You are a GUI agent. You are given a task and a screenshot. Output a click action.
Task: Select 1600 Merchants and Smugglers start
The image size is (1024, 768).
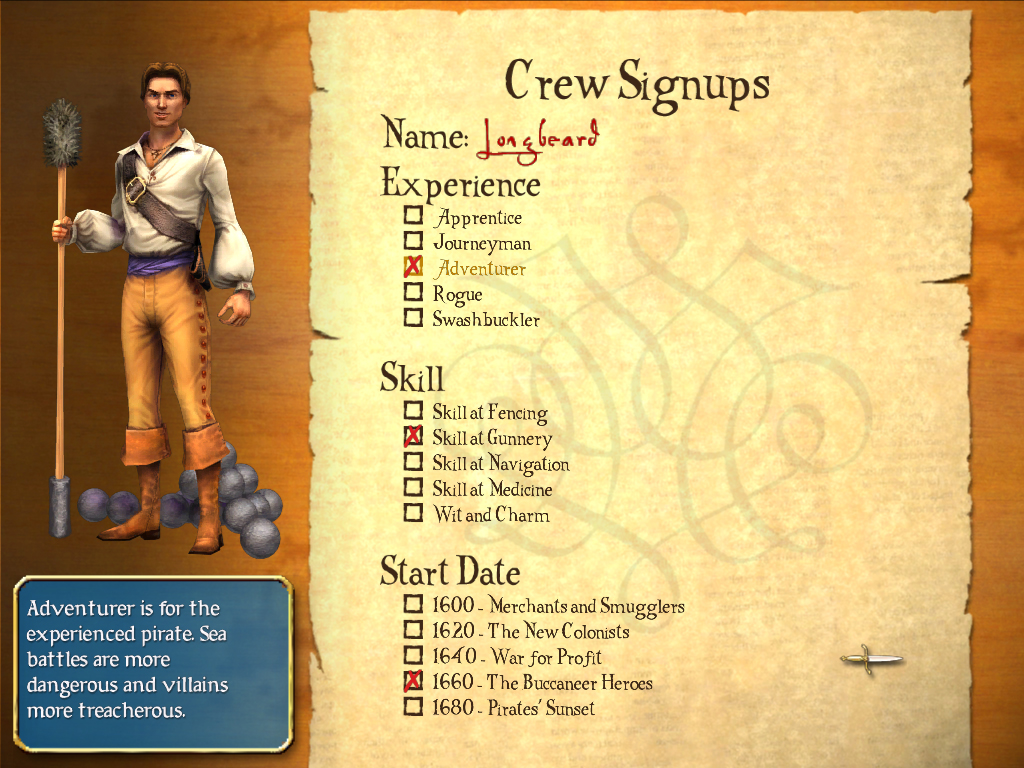pos(413,605)
